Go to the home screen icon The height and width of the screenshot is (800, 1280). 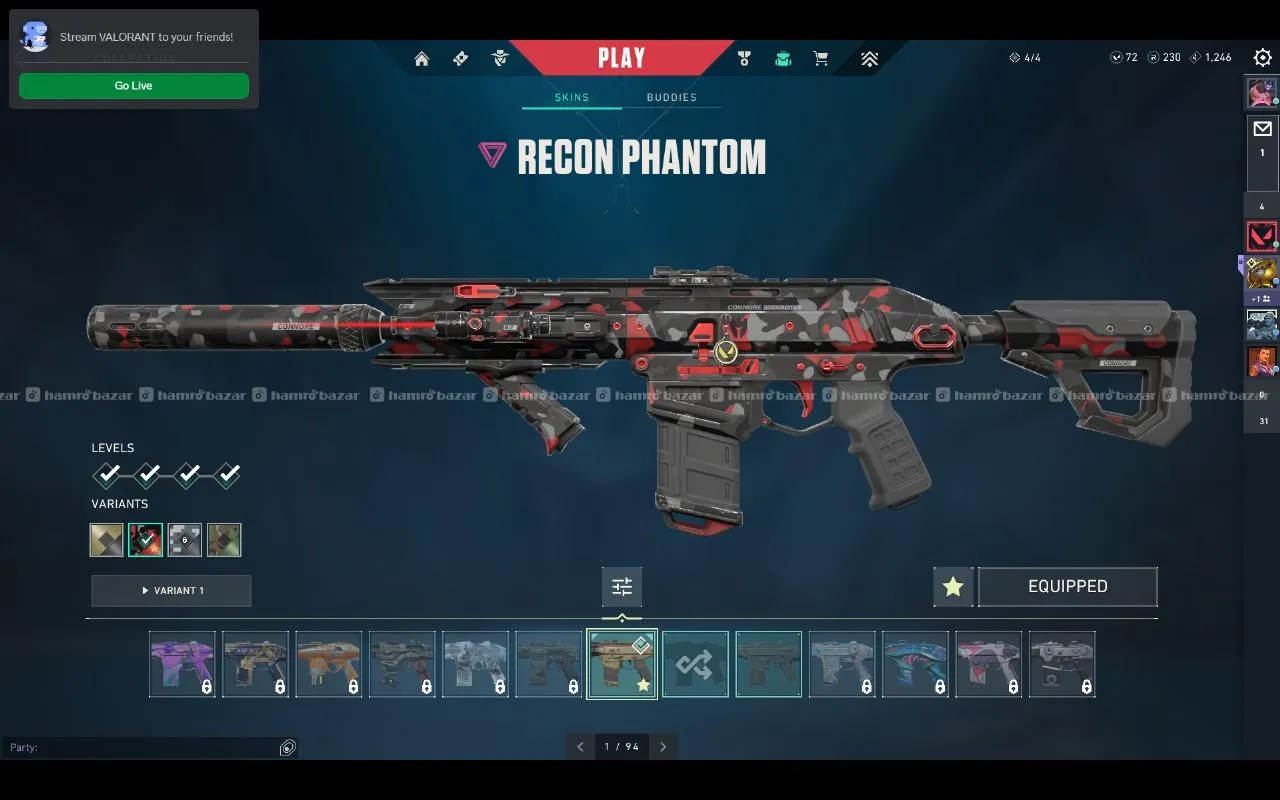[x=422, y=59]
